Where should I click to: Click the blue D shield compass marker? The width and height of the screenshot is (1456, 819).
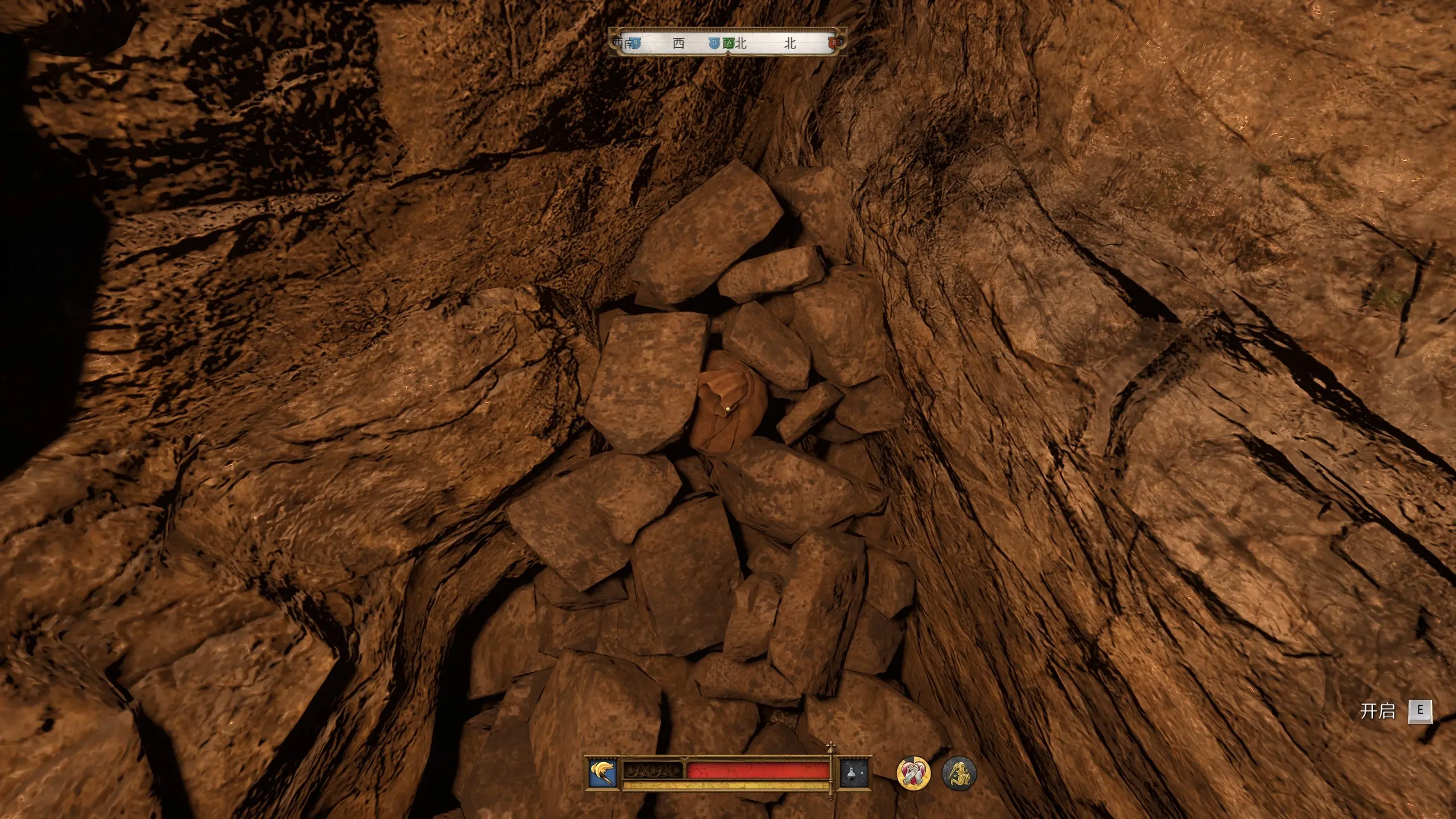coord(715,43)
